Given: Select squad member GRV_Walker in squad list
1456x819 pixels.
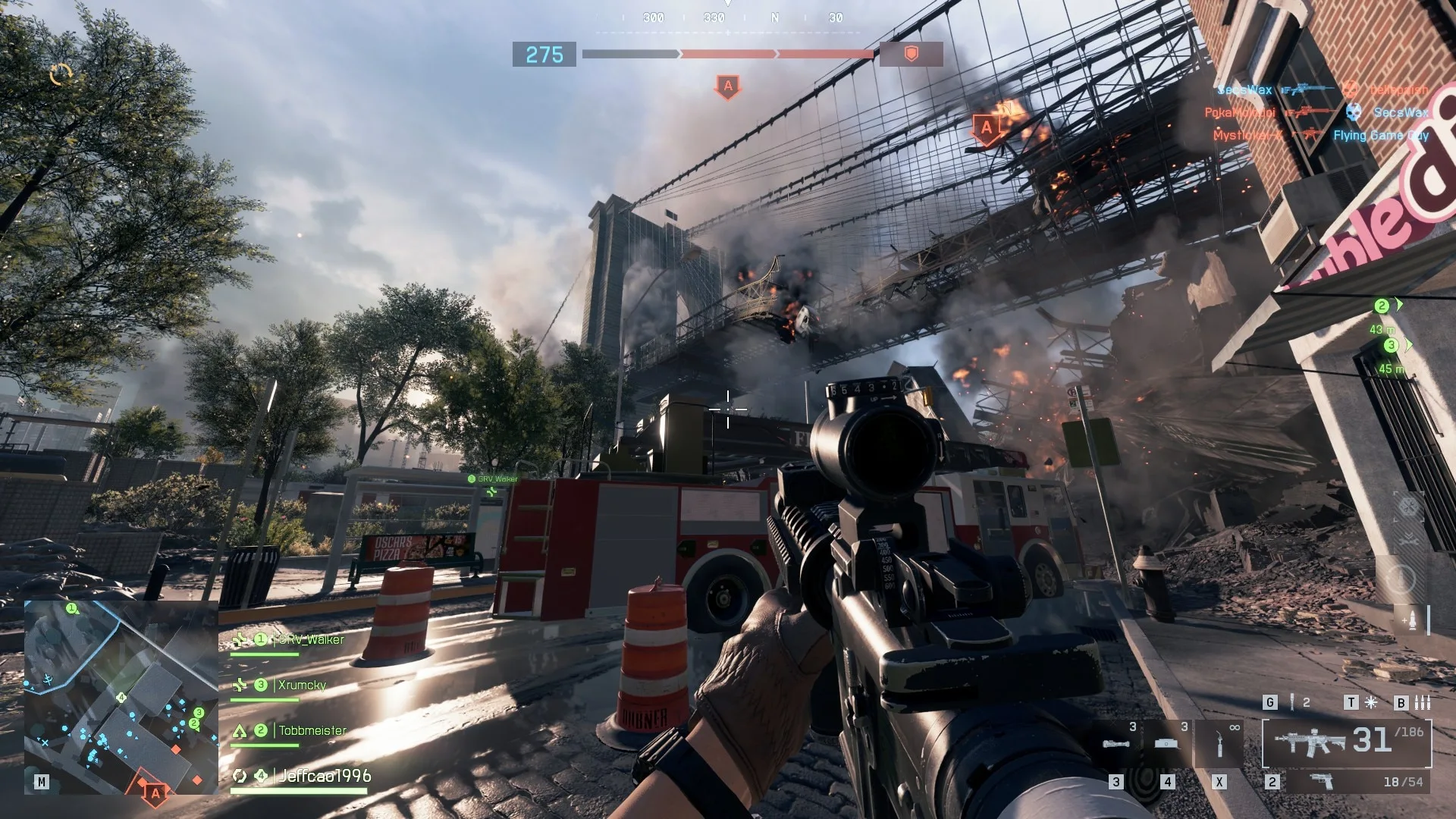Looking at the screenshot, I should click(311, 640).
